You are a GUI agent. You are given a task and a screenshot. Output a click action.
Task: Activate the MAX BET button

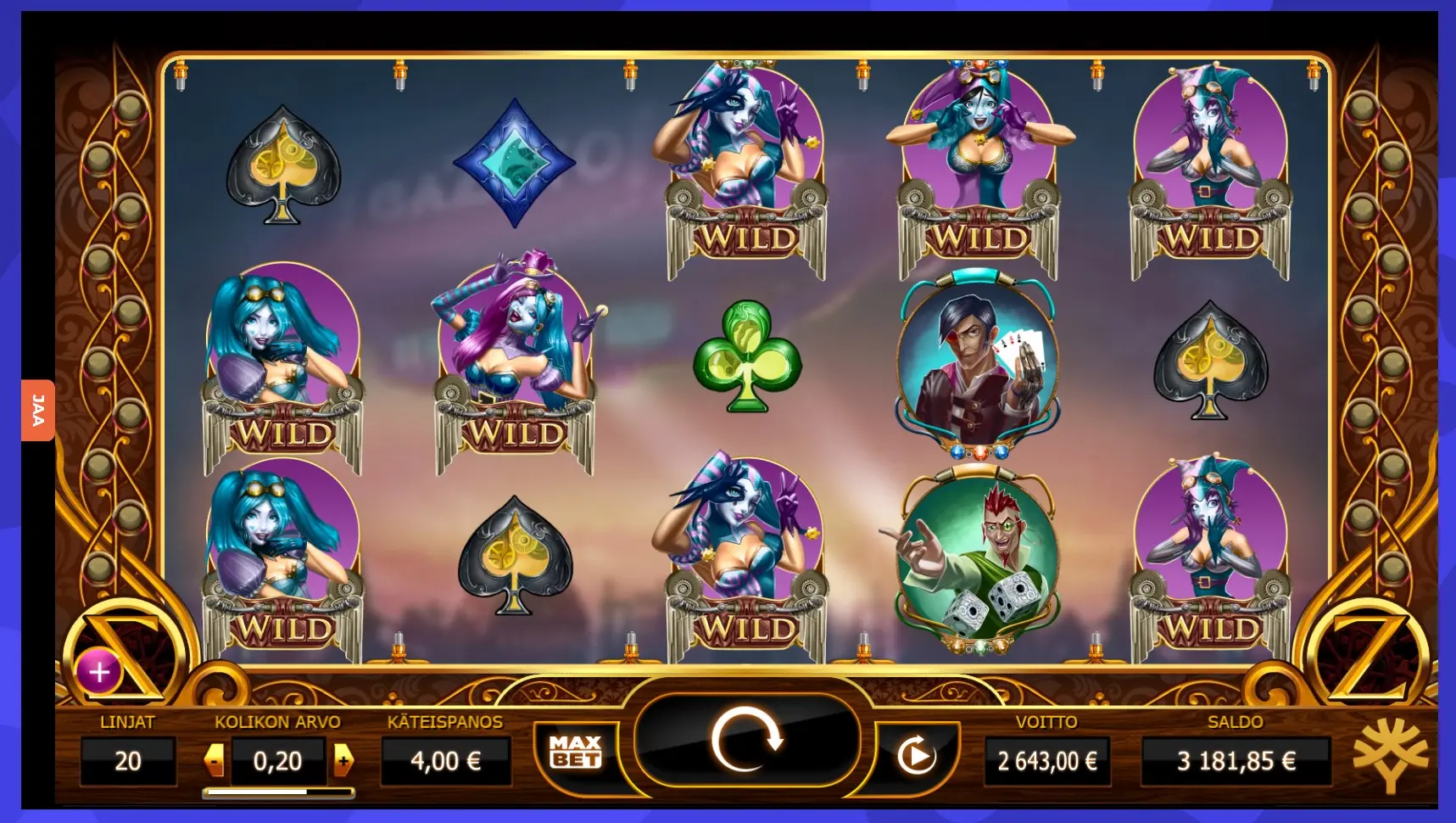tap(576, 753)
